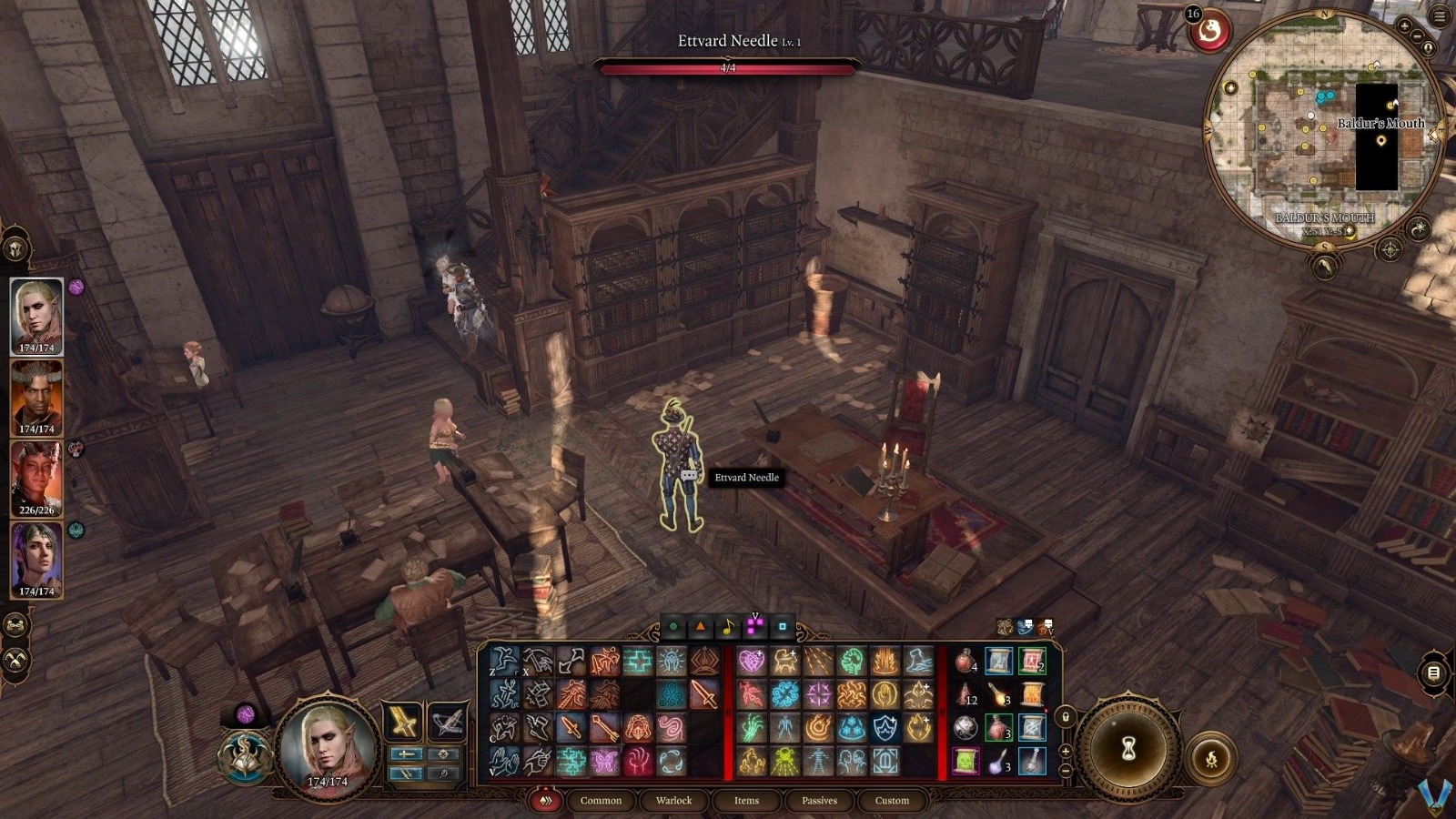
Task: Open the double-chevron actions flyout near Common tab
Action: [546, 801]
